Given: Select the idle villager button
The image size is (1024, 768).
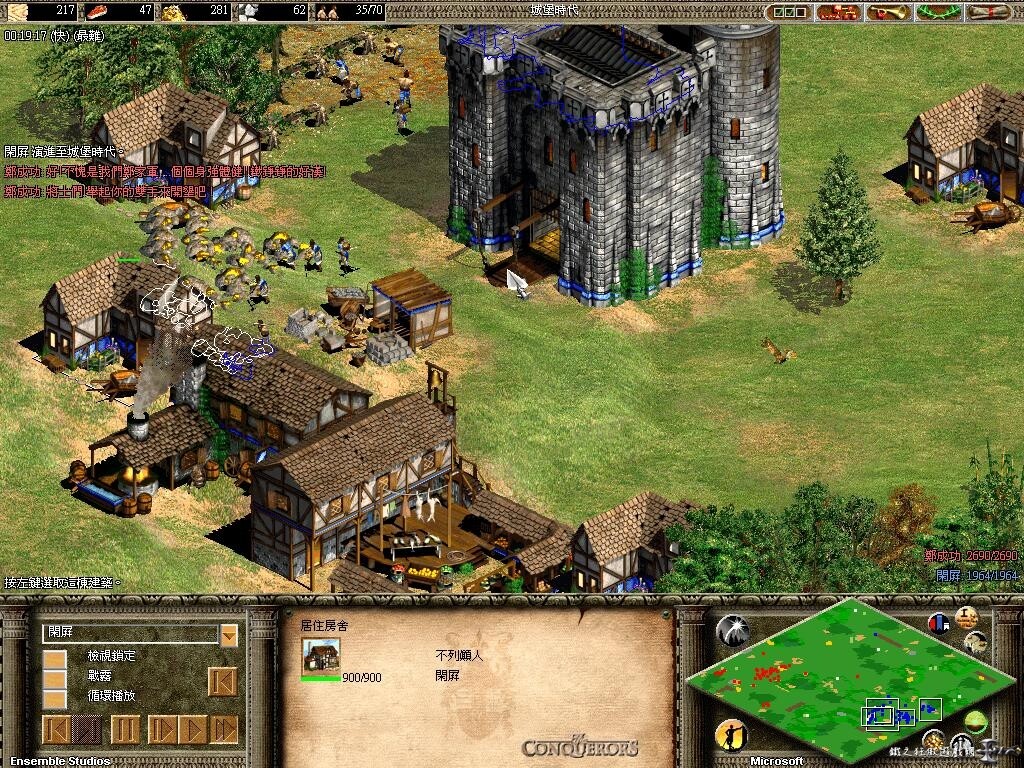Looking at the screenshot, I should [x=731, y=737].
